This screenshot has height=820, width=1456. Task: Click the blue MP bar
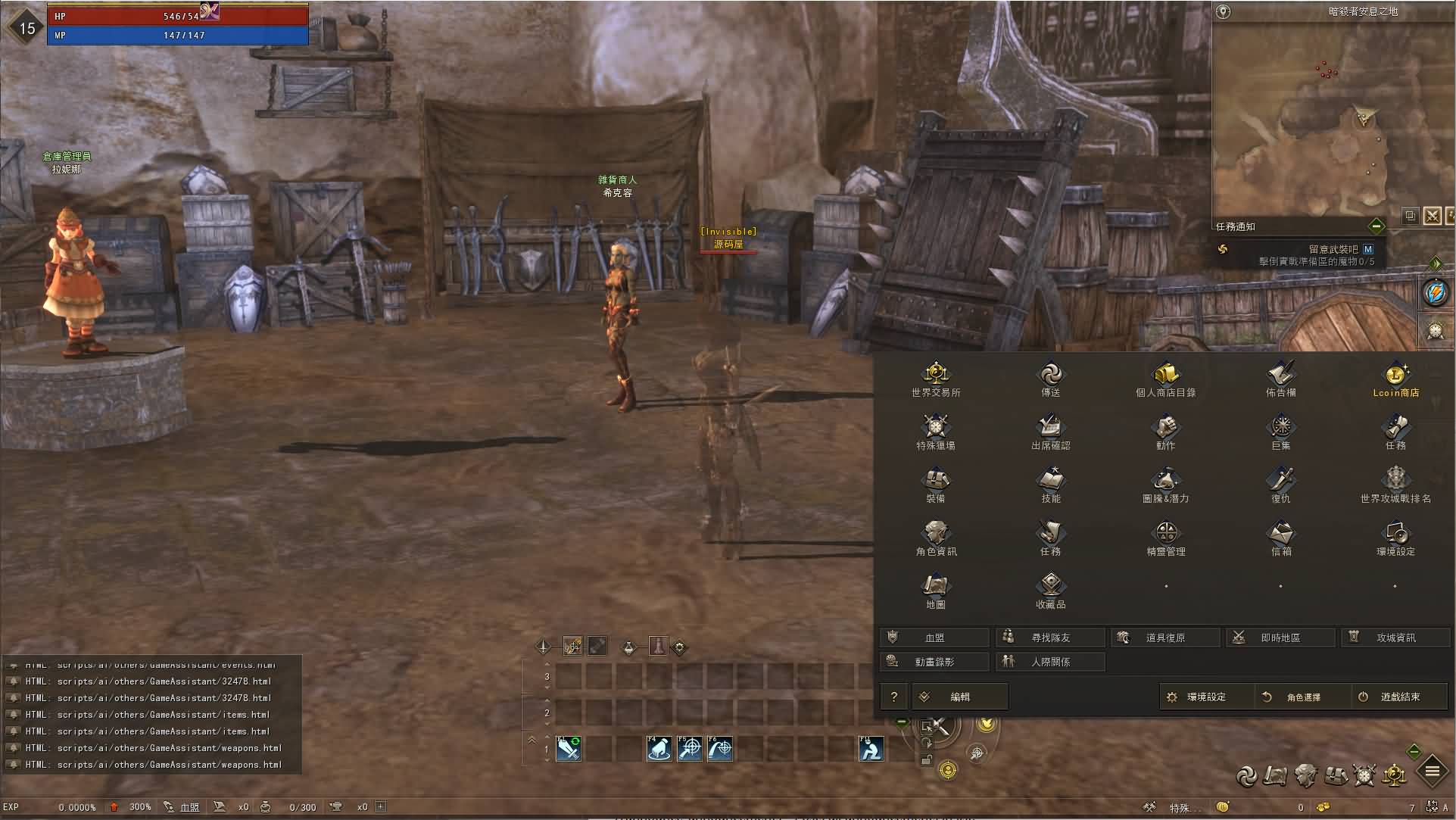pos(177,34)
